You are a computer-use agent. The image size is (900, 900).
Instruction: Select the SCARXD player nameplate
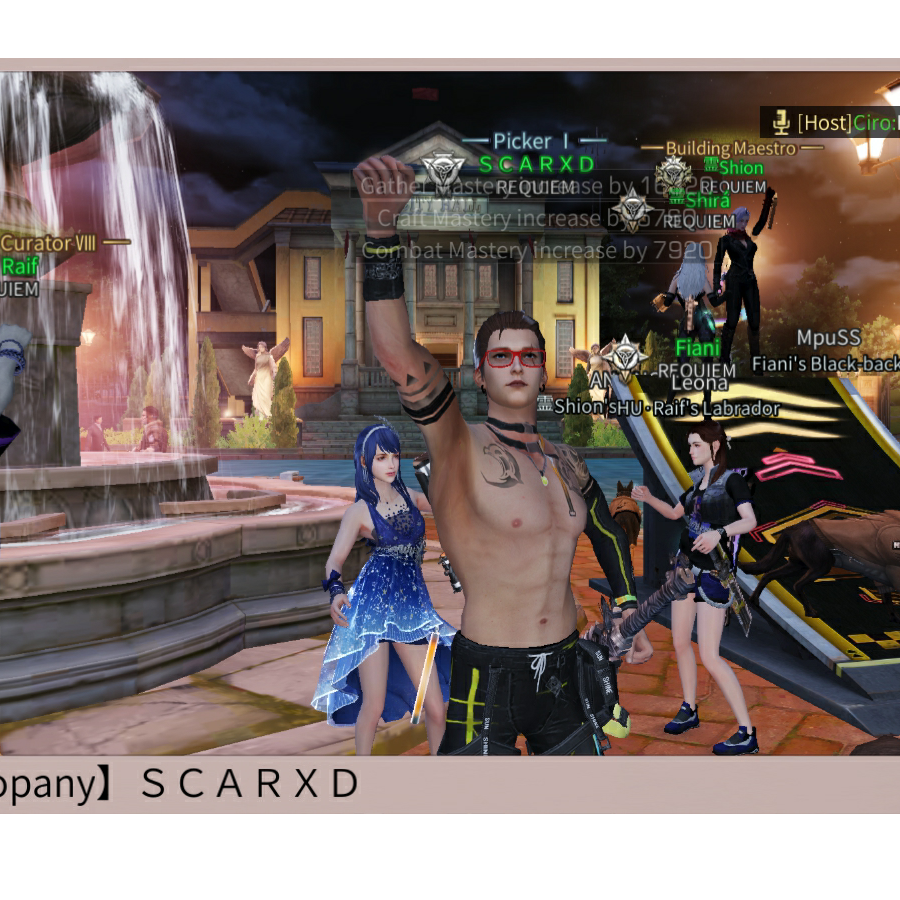(x=537, y=164)
